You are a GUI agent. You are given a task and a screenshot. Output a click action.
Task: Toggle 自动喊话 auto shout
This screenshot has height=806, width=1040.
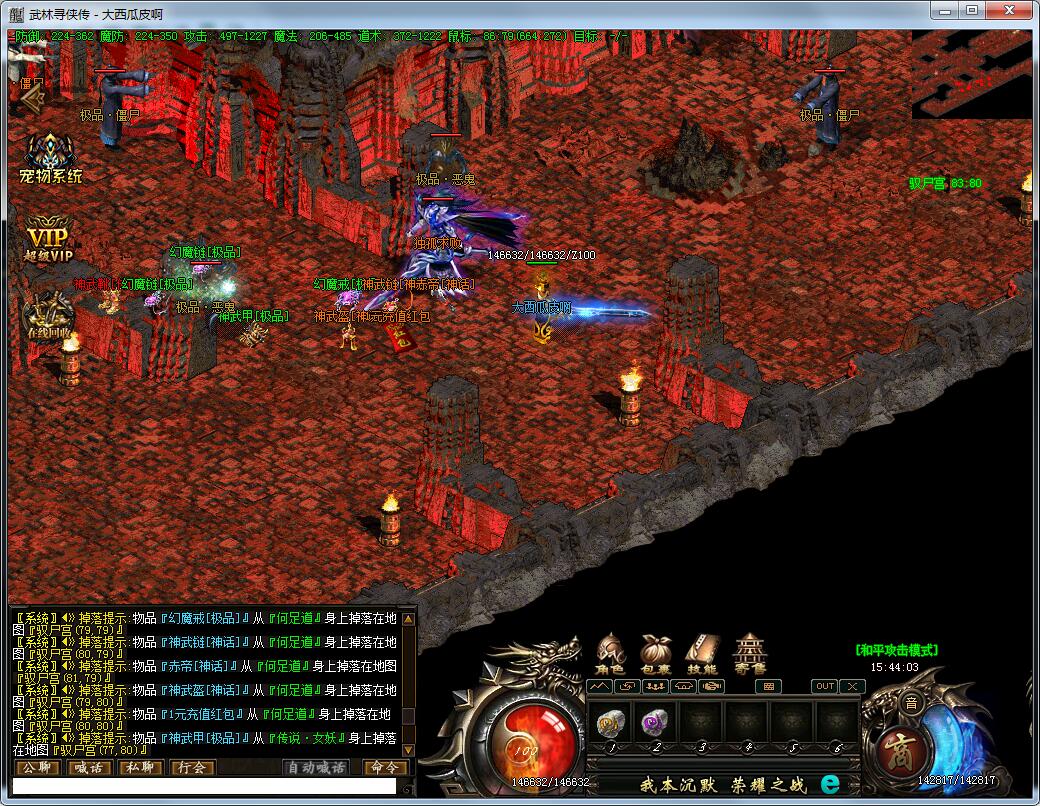tap(317, 768)
